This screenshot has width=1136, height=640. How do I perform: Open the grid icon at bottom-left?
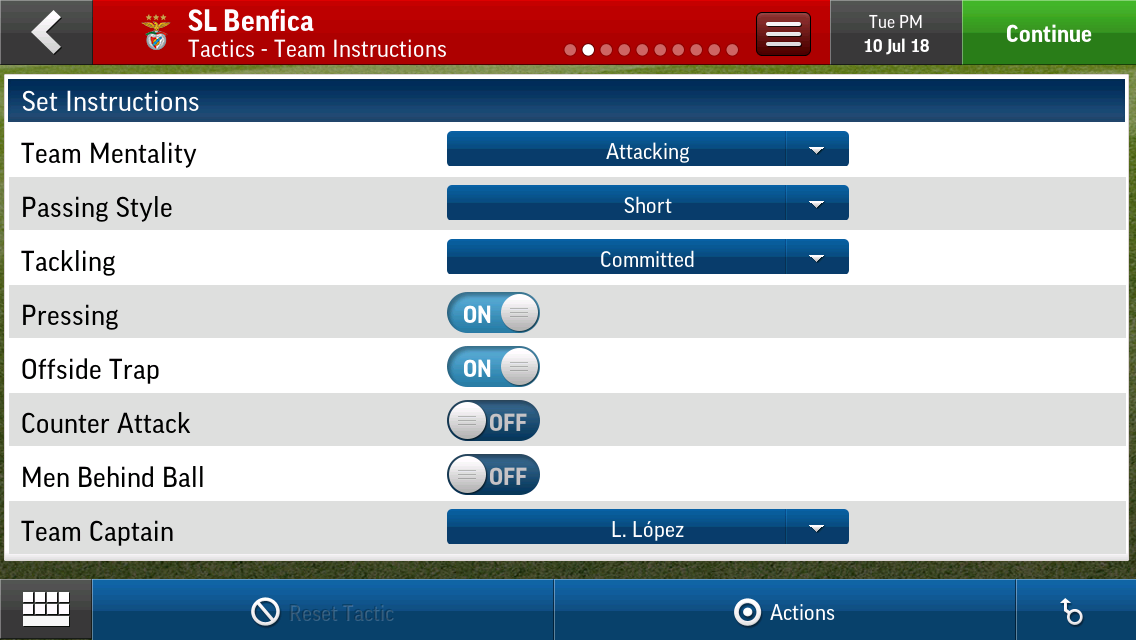coord(46,609)
